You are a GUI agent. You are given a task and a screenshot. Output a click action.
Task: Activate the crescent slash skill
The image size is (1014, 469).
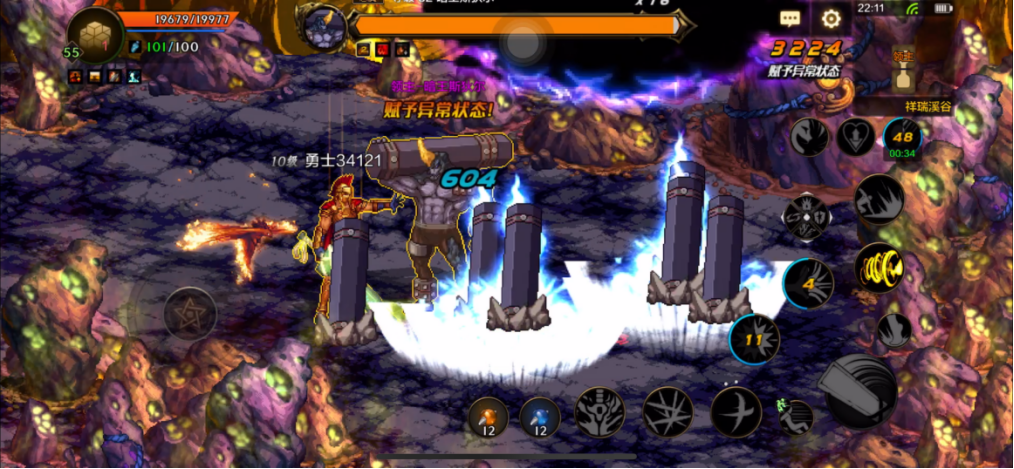point(736,411)
